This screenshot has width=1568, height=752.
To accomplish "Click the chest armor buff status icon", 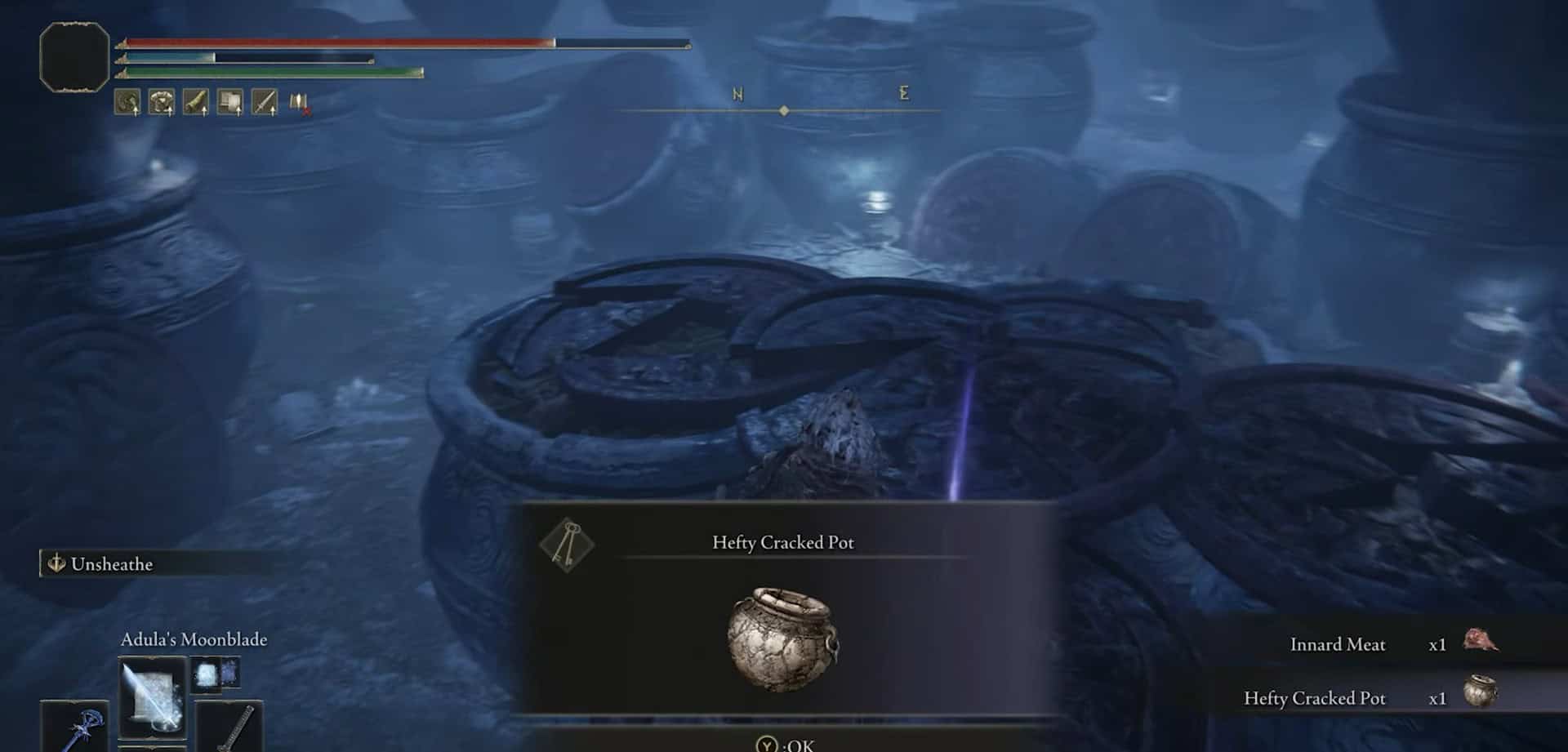I will pyautogui.click(x=162, y=102).
